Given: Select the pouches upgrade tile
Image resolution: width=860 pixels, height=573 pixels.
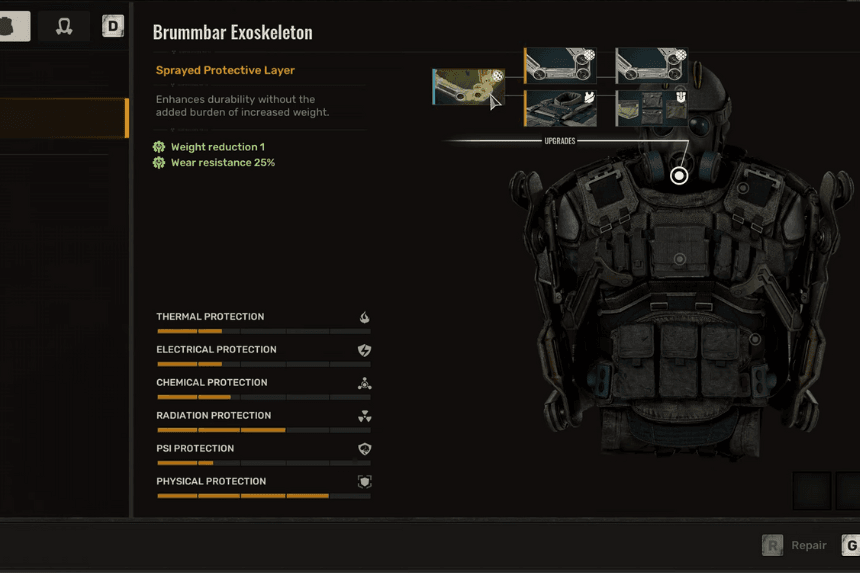Looking at the screenshot, I should point(651,108).
